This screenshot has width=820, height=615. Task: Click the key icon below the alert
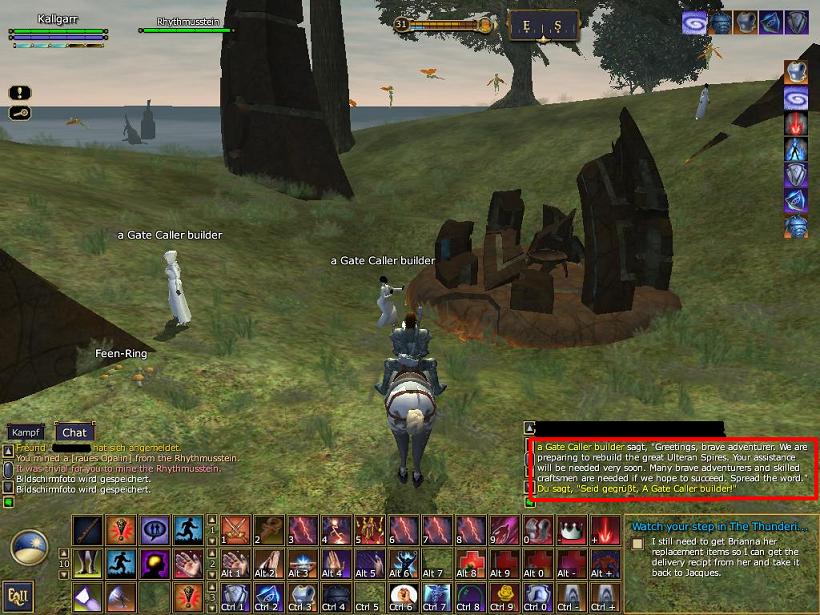coord(19,112)
